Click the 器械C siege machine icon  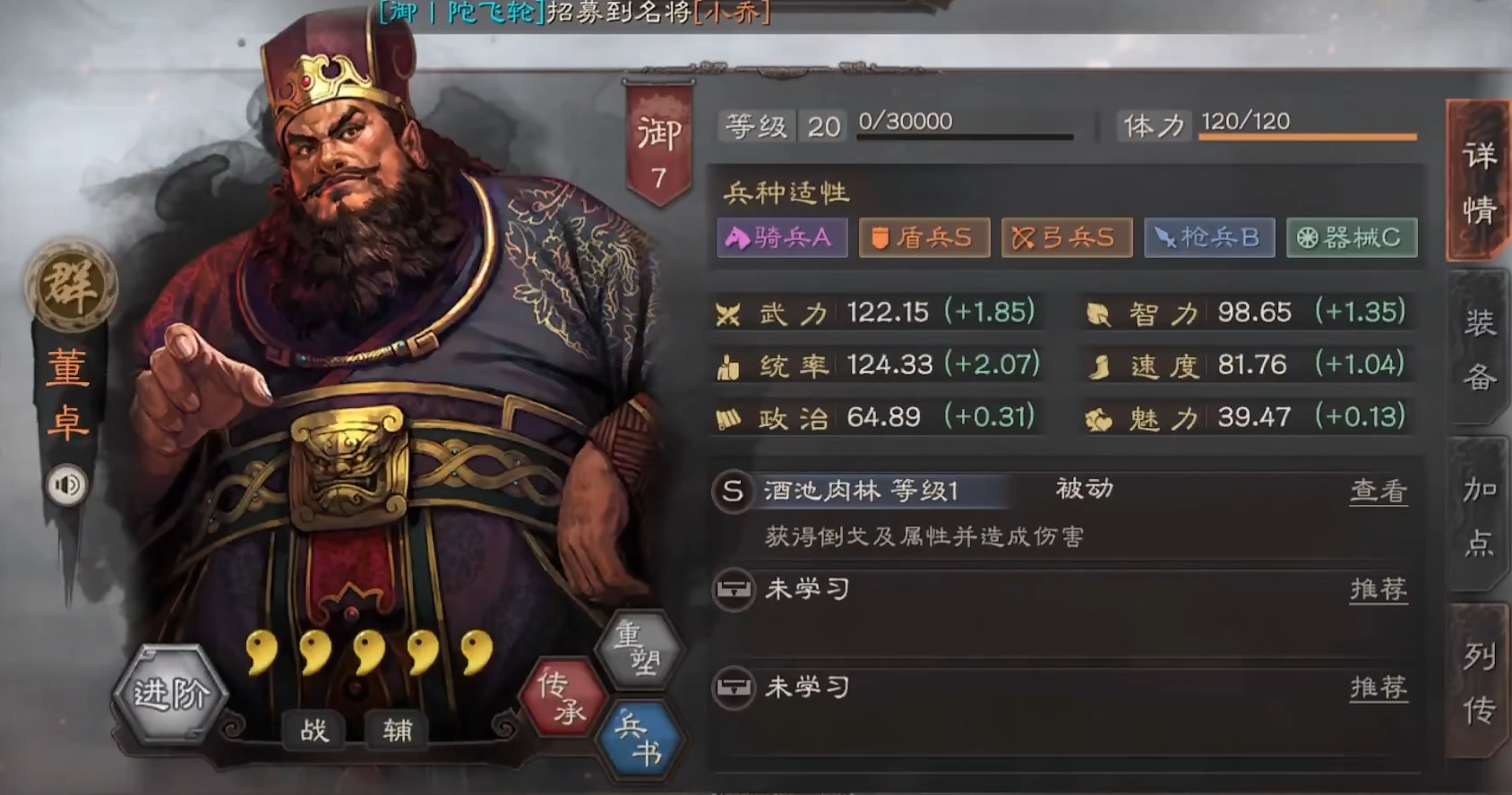[1351, 237]
